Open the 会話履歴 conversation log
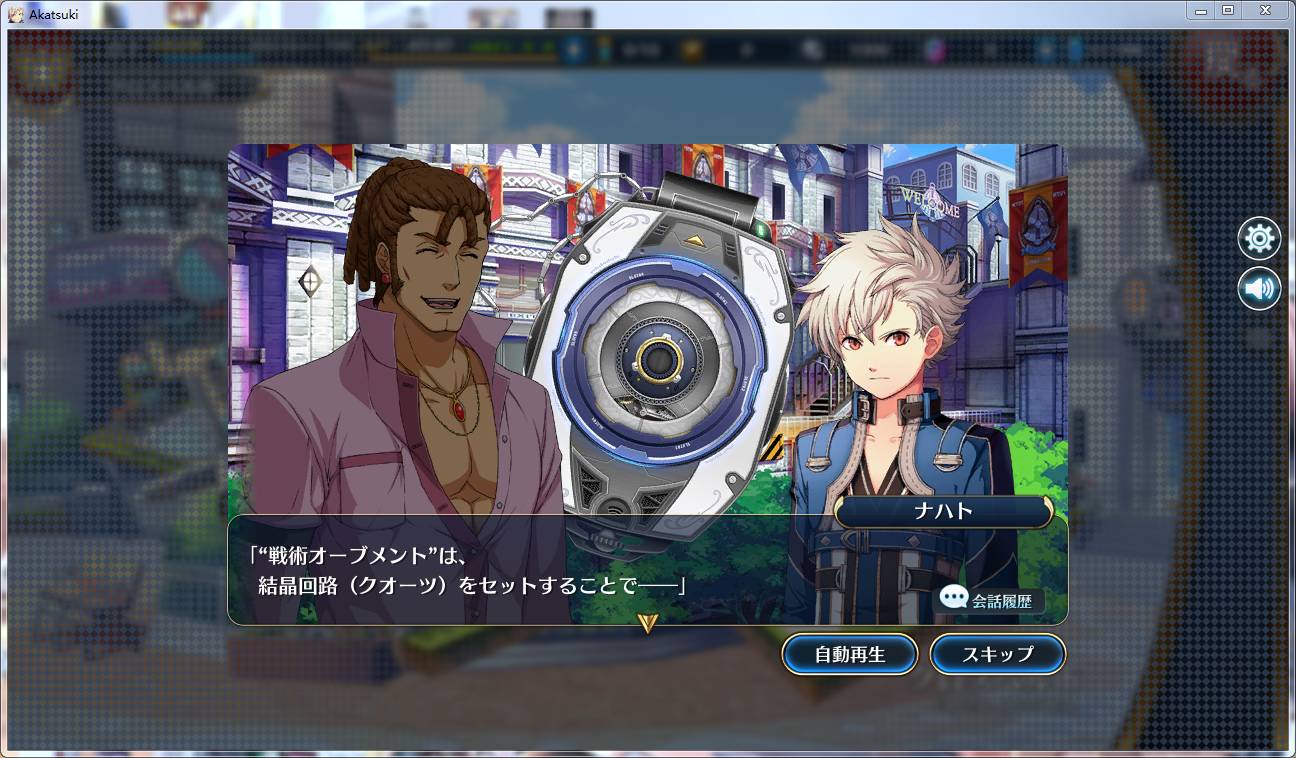The height and width of the screenshot is (758, 1296). click(x=990, y=600)
